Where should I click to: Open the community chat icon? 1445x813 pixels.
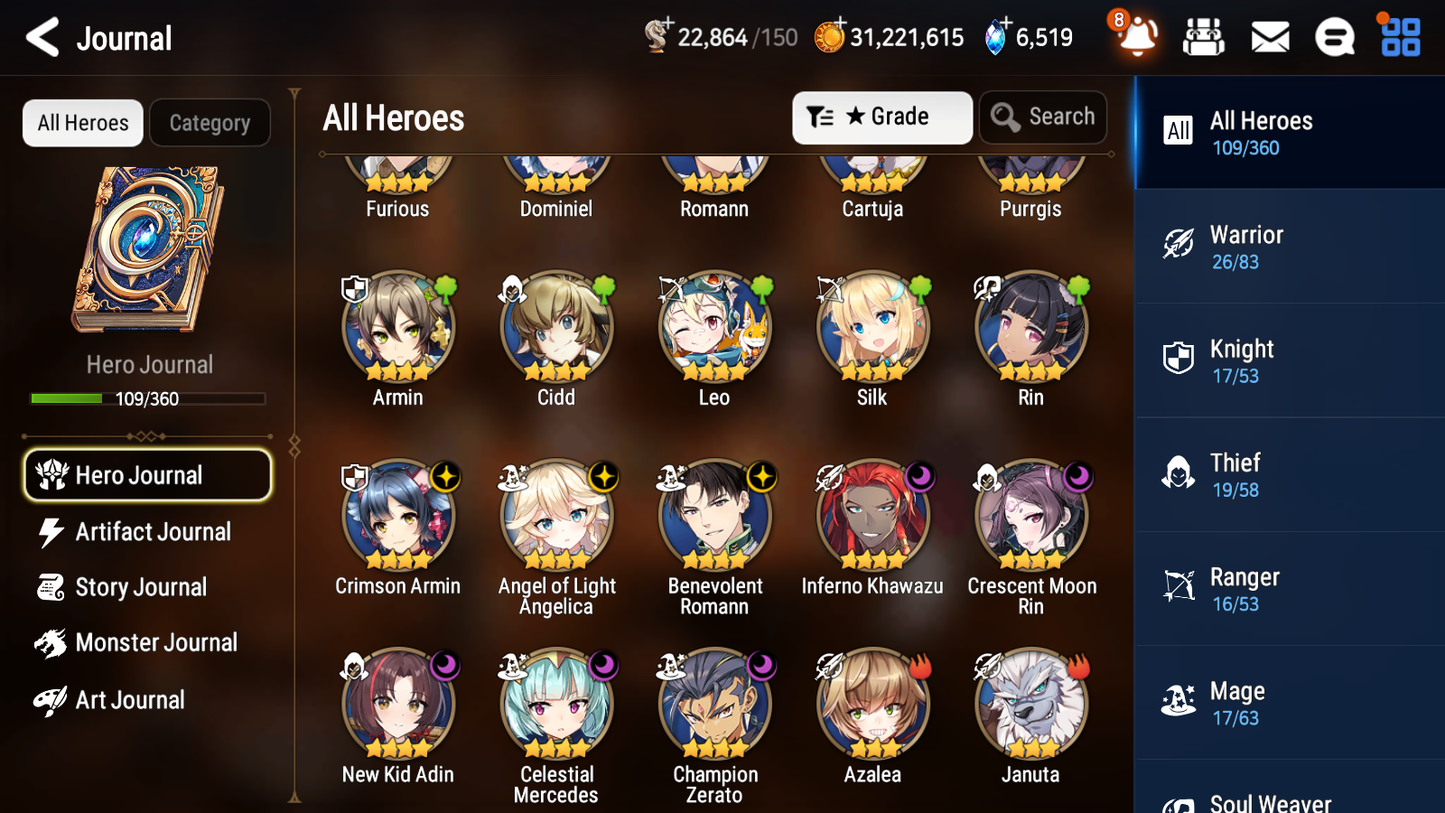[x=1334, y=36]
